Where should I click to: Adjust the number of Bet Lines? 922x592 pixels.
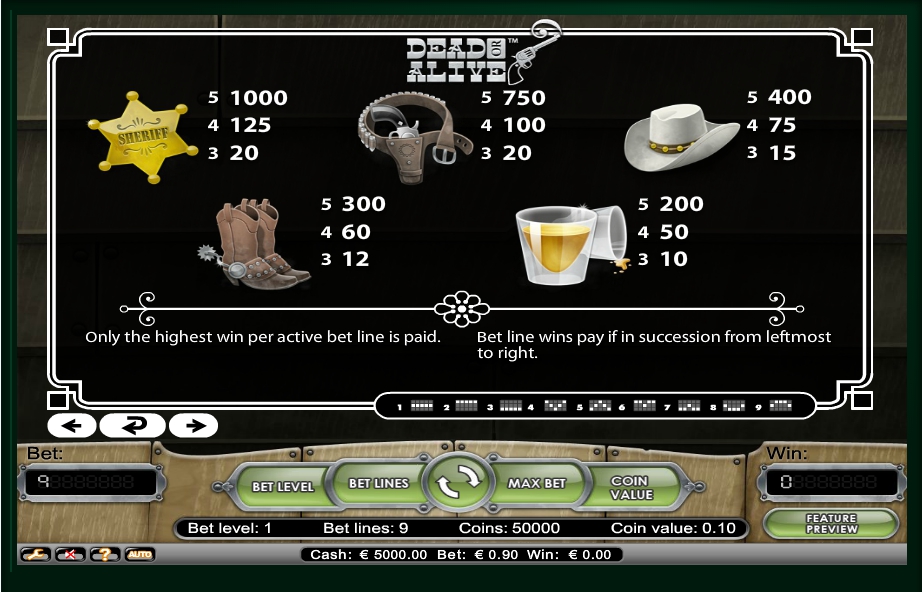point(378,483)
